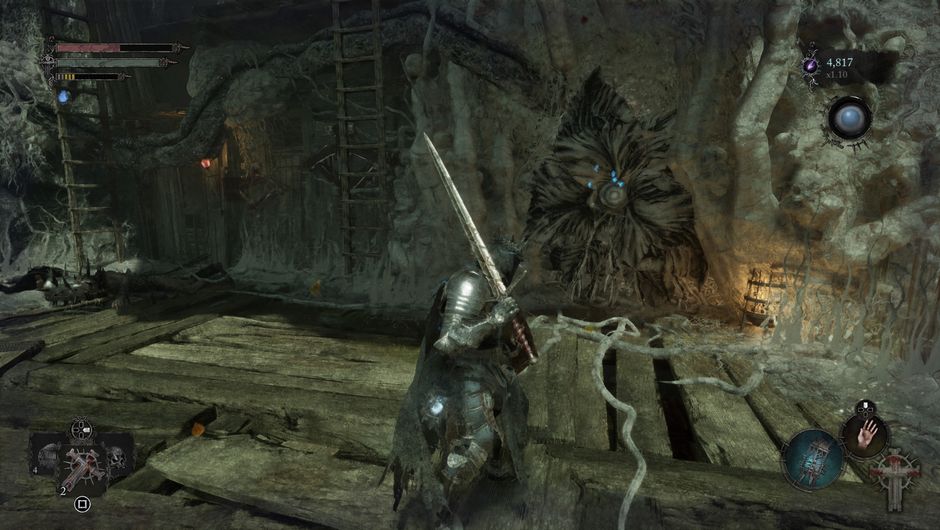Image resolution: width=940 pixels, height=530 pixels.
Task: Click the purple vigor orb icon
Action: click(x=811, y=64)
